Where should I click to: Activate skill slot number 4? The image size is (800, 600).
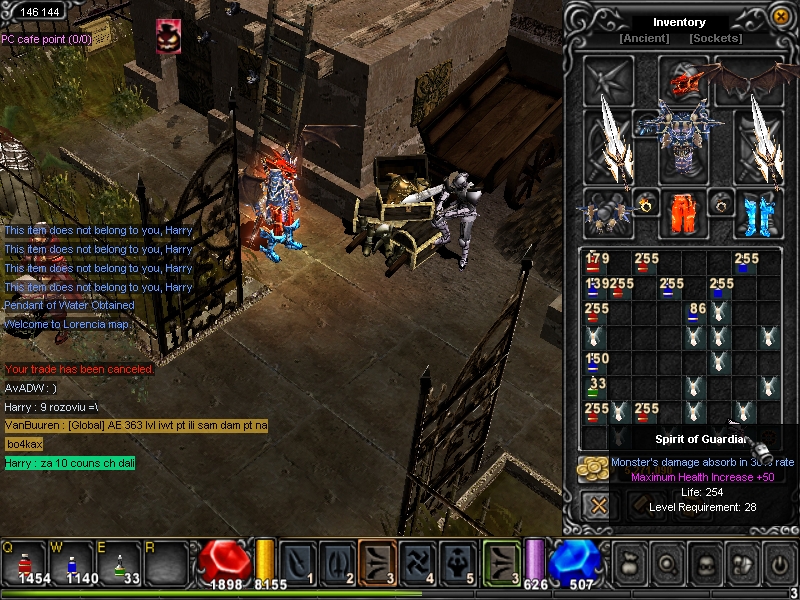pyautogui.click(x=419, y=561)
